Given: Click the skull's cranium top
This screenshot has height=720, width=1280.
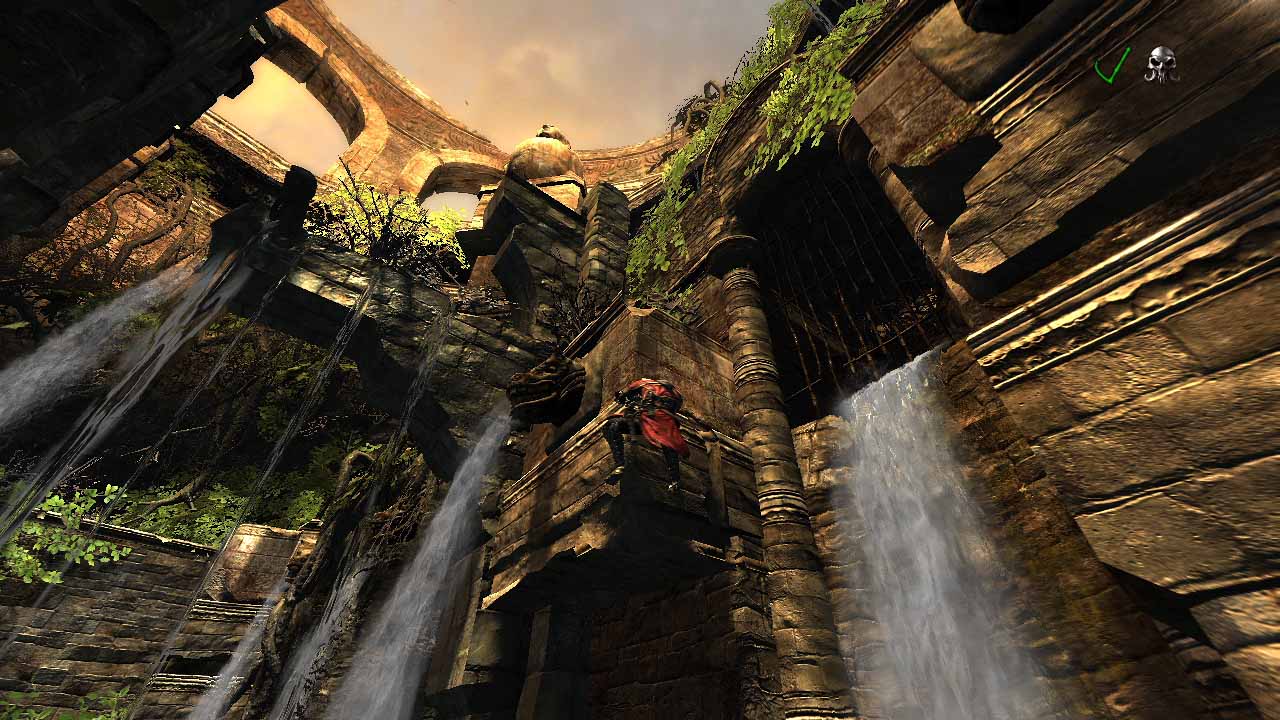Looking at the screenshot, I should [x=1160, y=49].
